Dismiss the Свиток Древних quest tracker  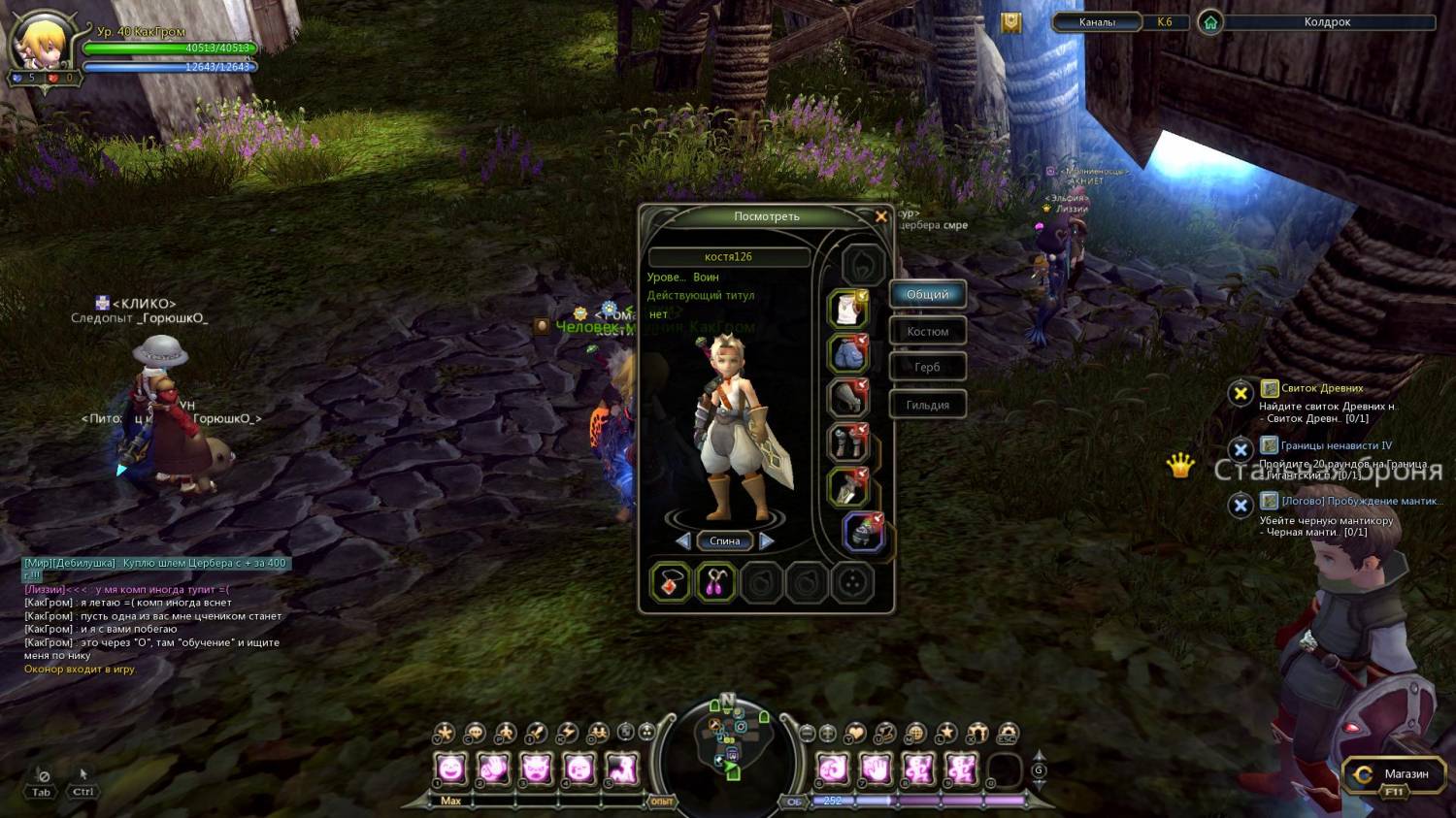1240,393
